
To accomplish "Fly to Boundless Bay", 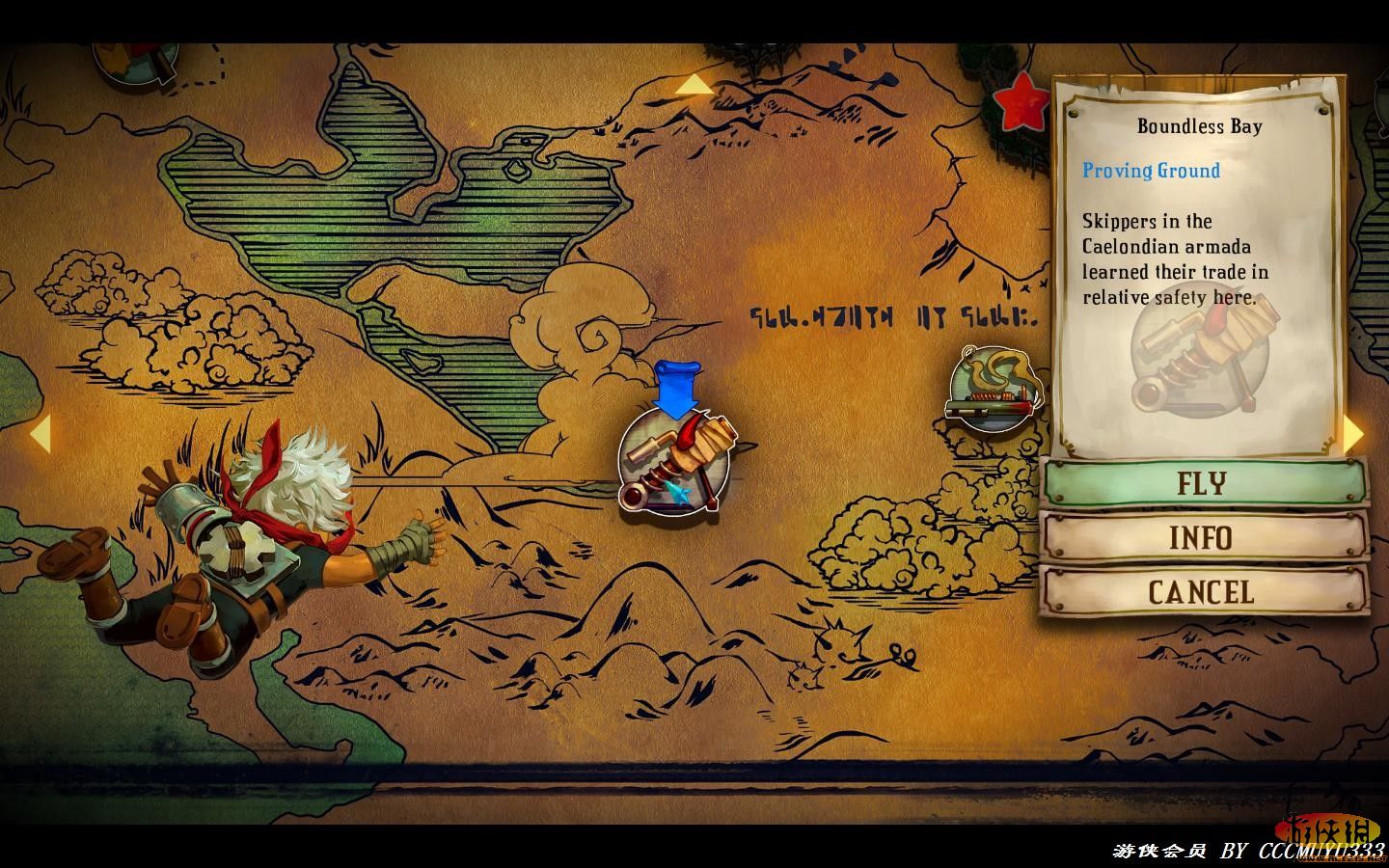I will (x=1203, y=482).
